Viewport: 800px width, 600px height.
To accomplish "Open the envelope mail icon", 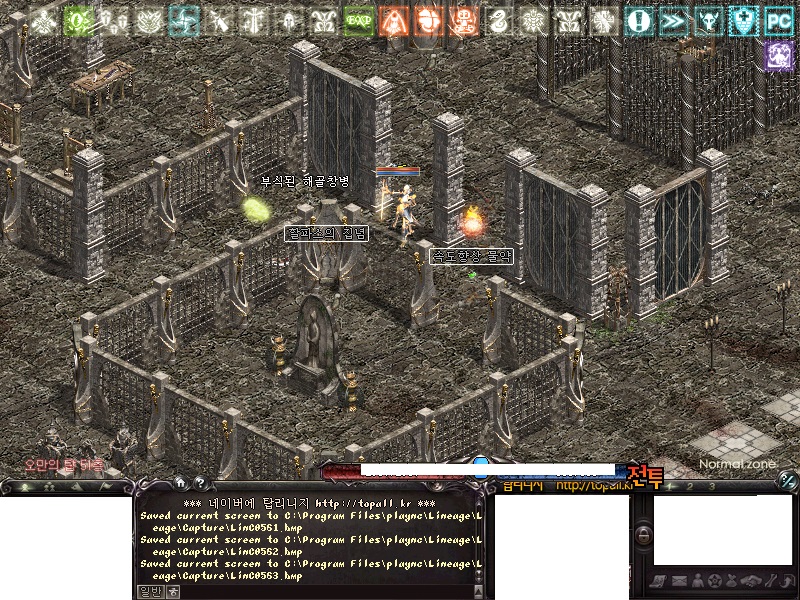I will pos(679,581).
